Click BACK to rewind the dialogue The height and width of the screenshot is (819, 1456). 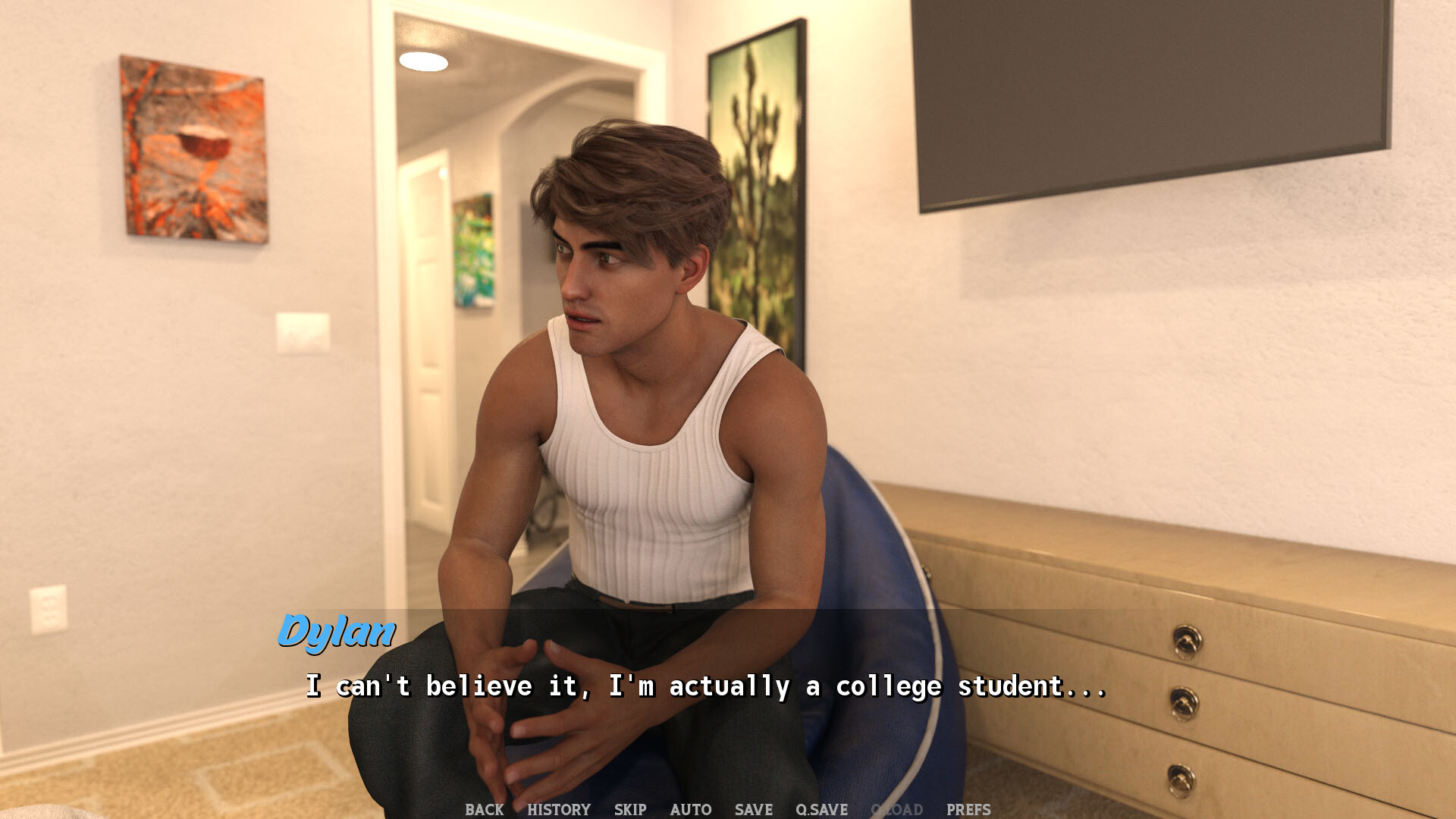click(x=483, y=809)
